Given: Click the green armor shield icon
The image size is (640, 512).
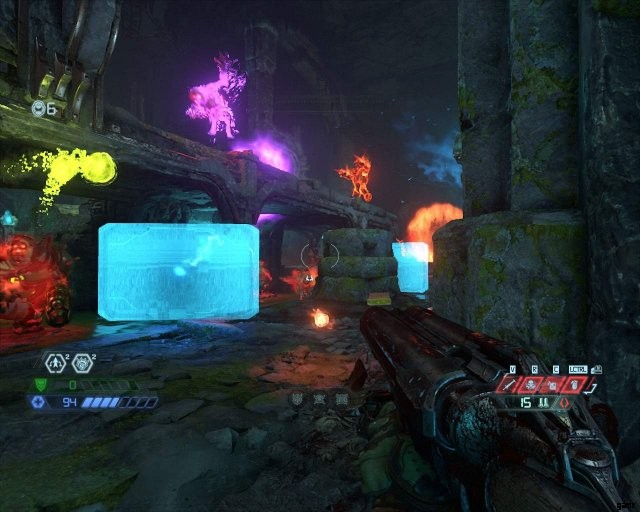Looking at the screenshot, I should (x=41, y=384).
